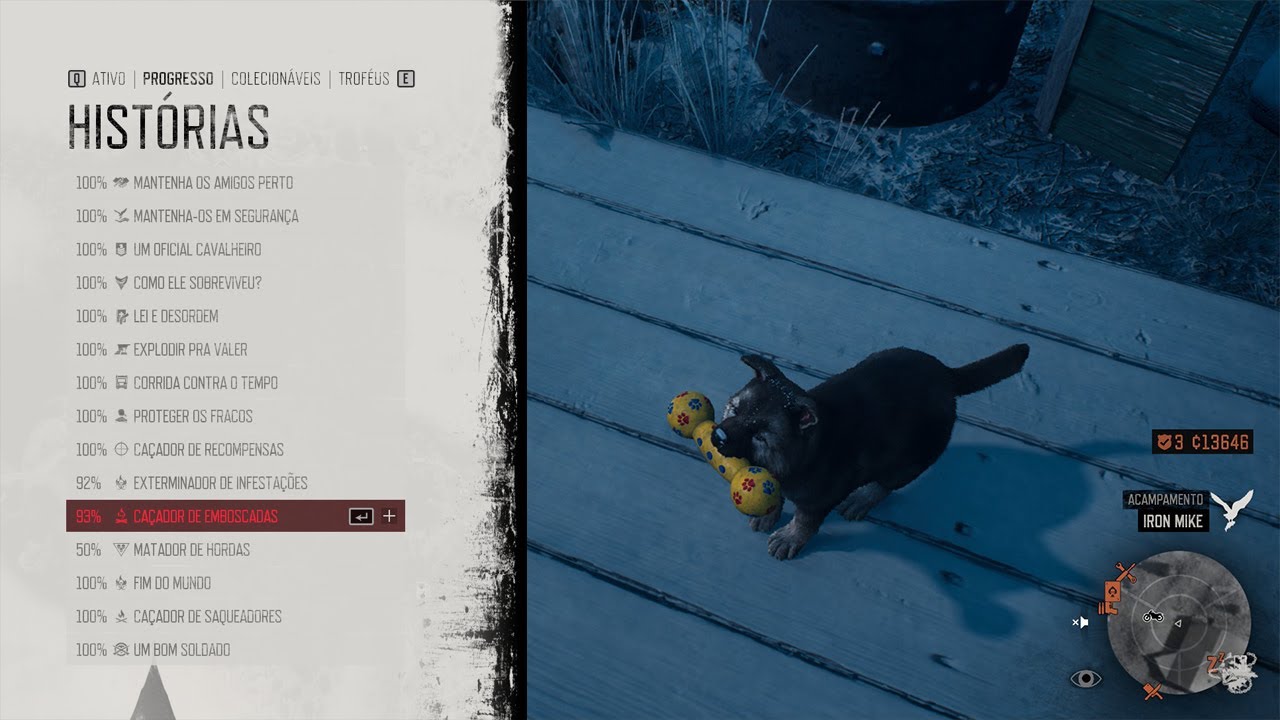Switch to the Ativo tab
This screenshot has width=1280, height=720.
click(x=108, y=79)
